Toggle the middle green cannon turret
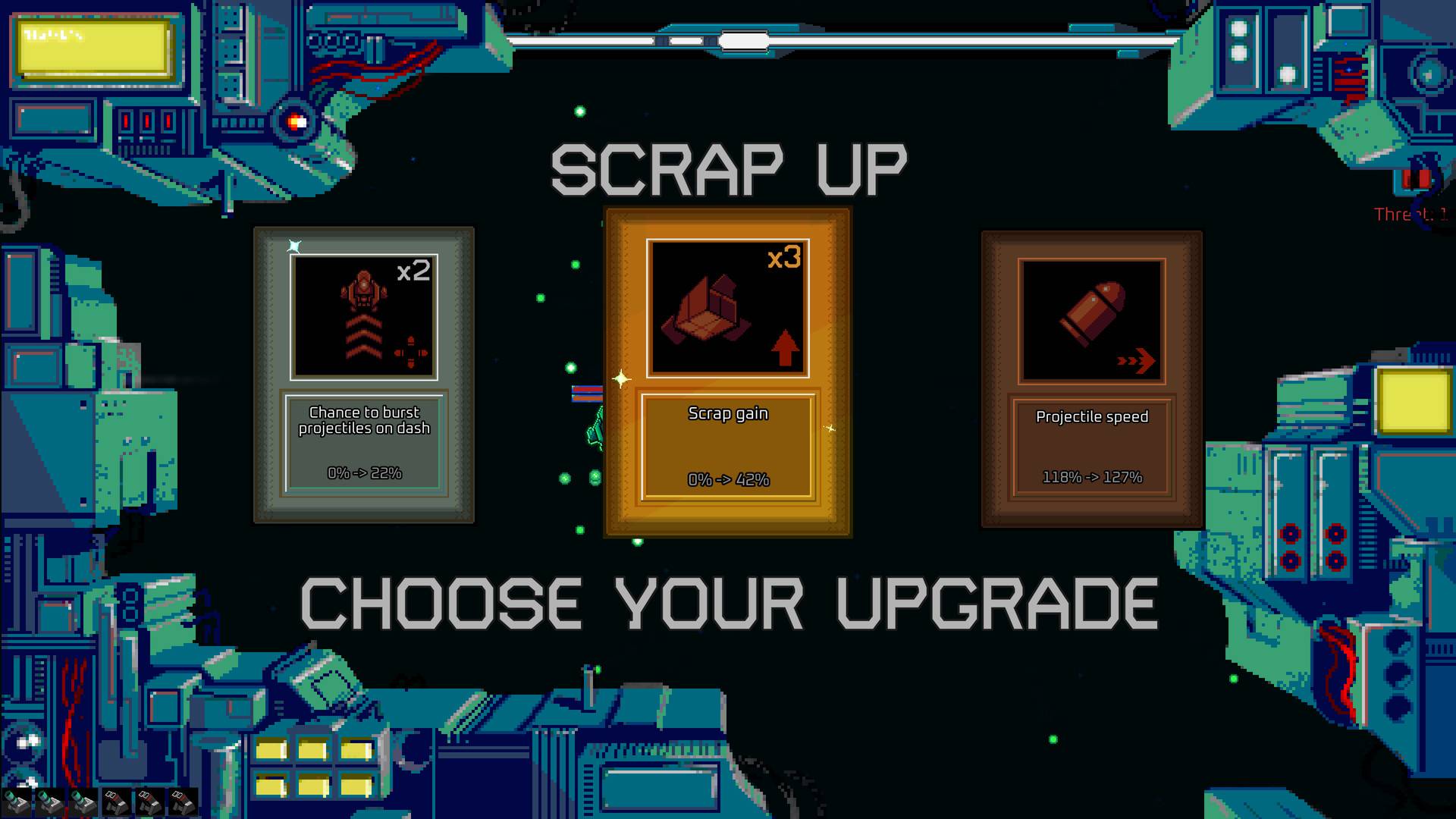The width and height of the screenshot is (1456, 819). pos(49,802)
